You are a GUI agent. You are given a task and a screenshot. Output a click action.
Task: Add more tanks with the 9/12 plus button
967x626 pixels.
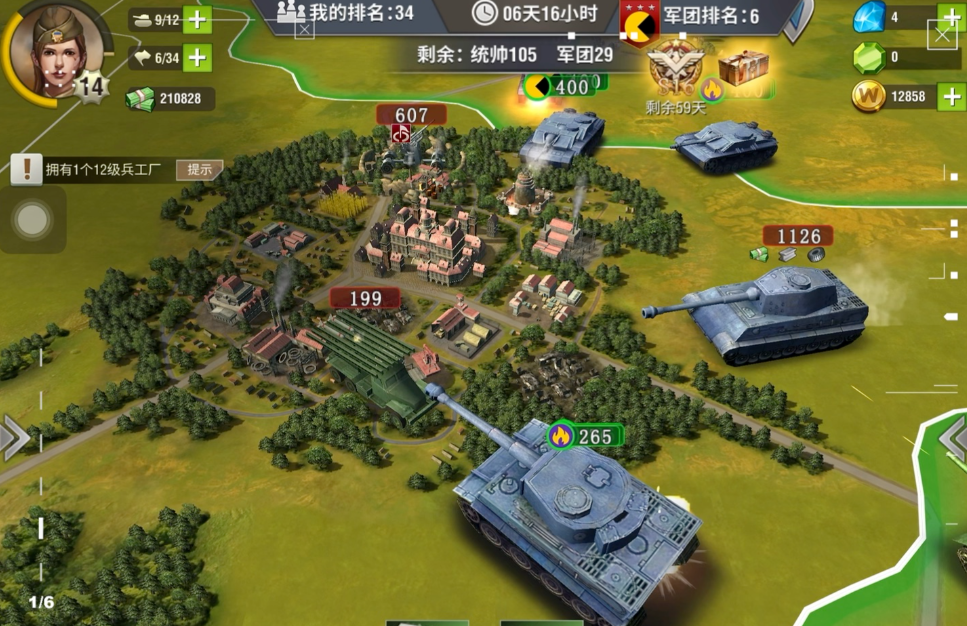coord(198,20)
